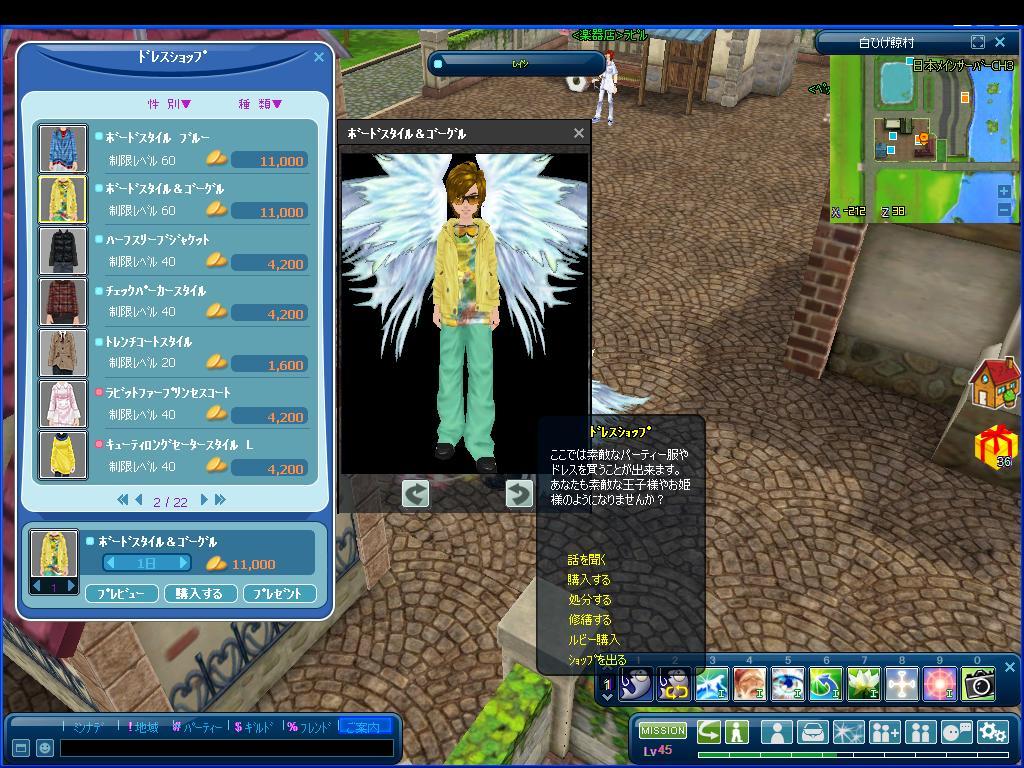The image size is (1024, 768).
Task: Close the Dress Shop window
Action: 319,57
